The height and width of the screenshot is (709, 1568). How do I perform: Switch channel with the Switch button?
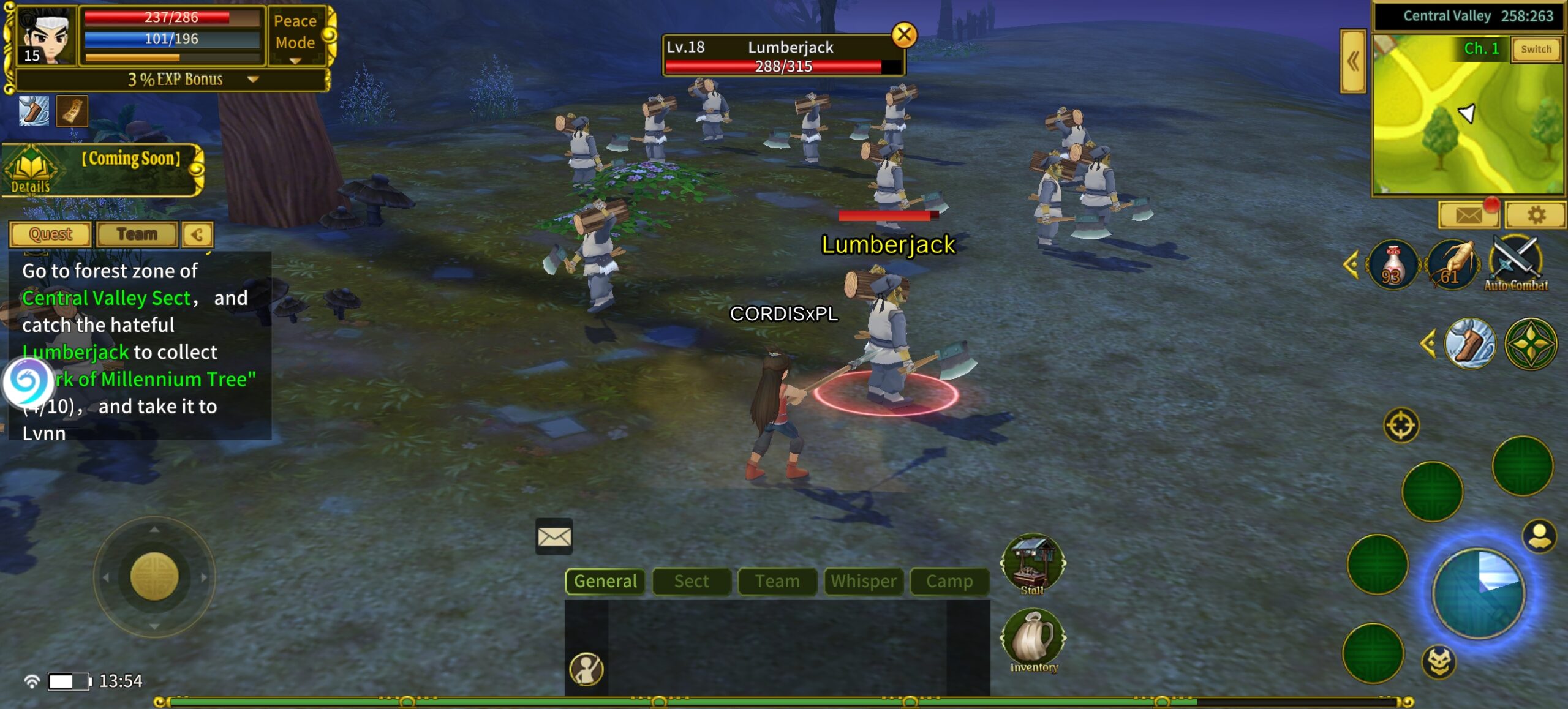pyautogui.click(x=1536, y=50)
